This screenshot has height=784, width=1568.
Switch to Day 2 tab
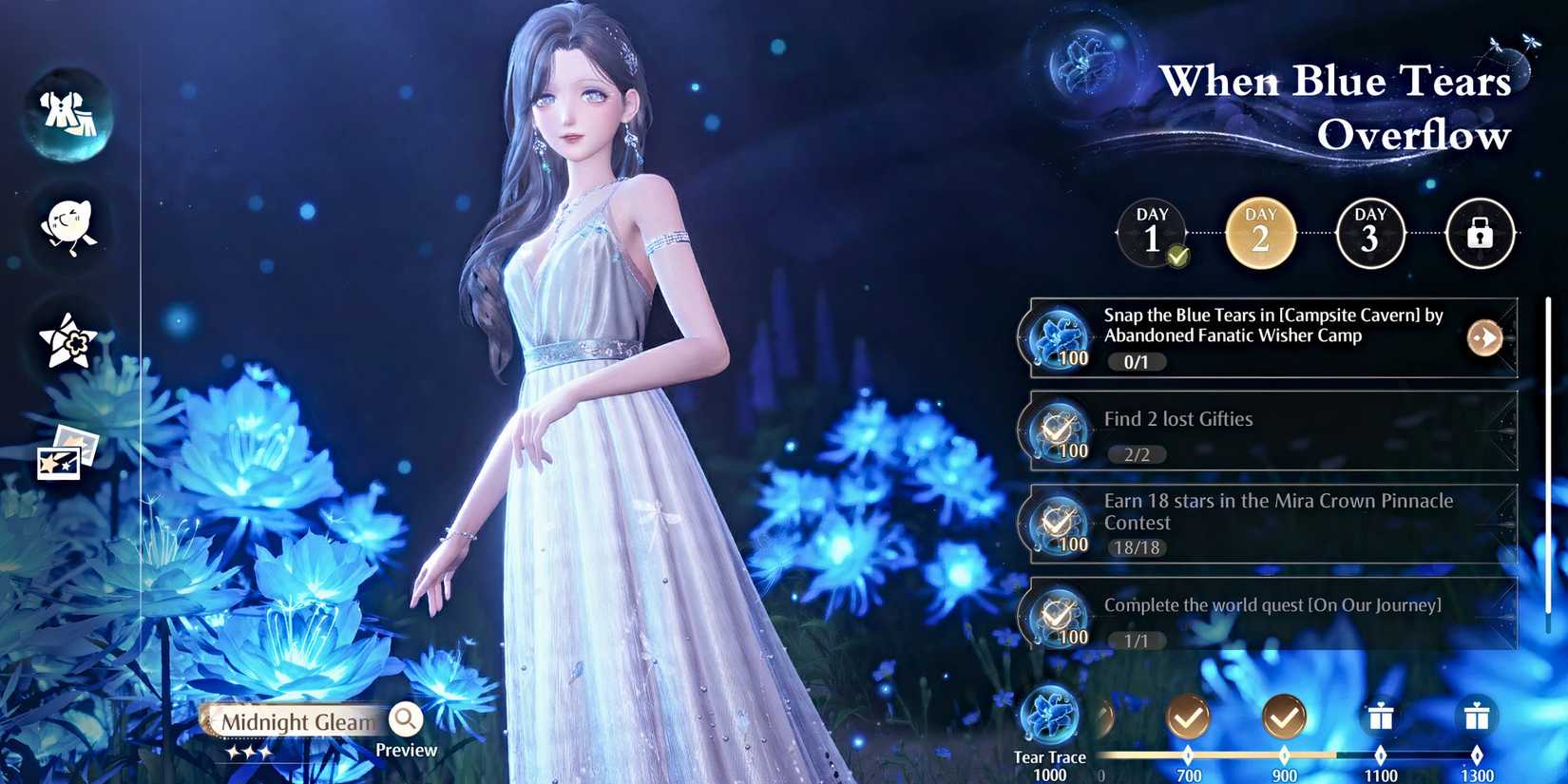[1261, 233]
